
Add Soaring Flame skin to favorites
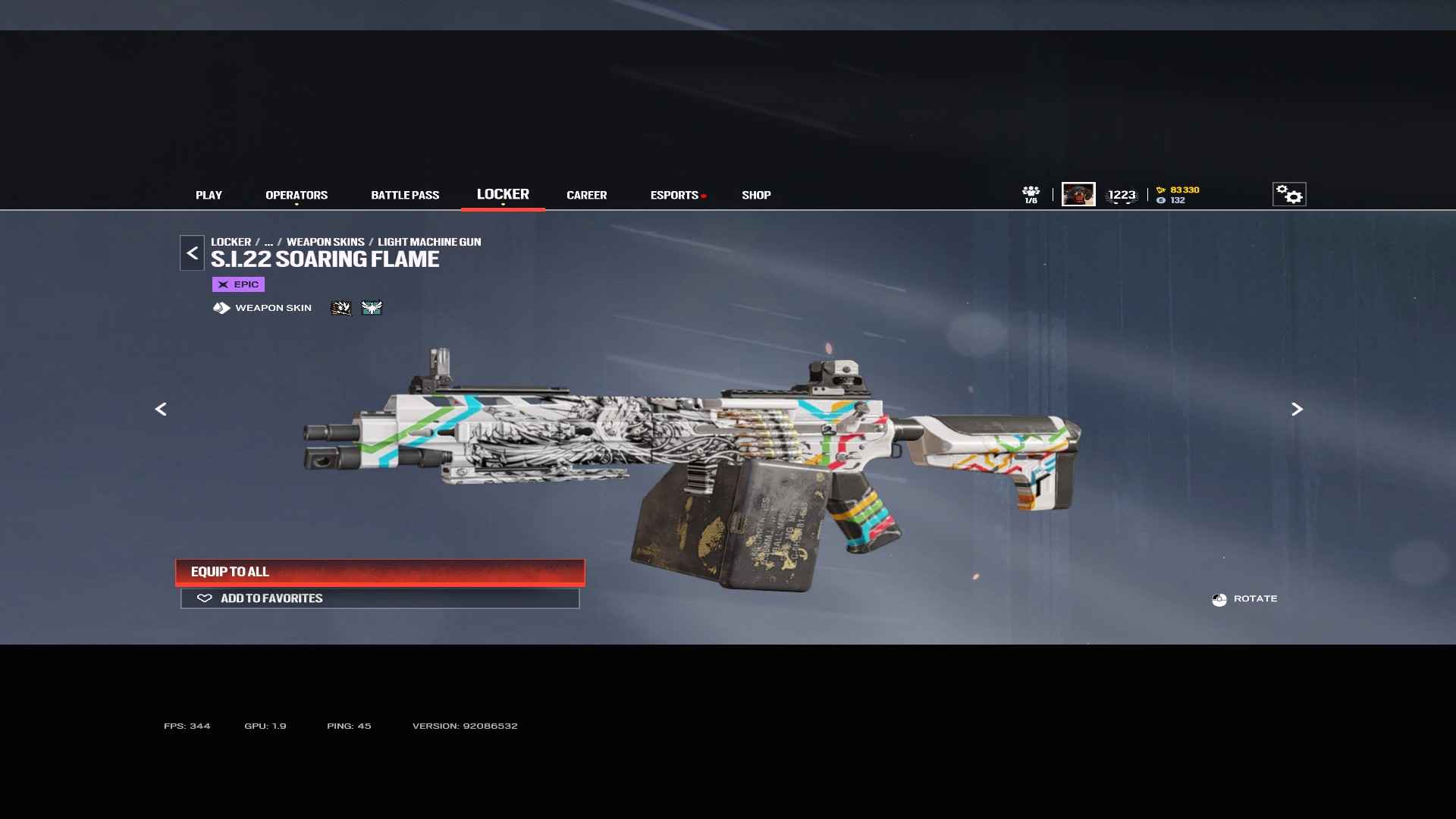point(380,598)
